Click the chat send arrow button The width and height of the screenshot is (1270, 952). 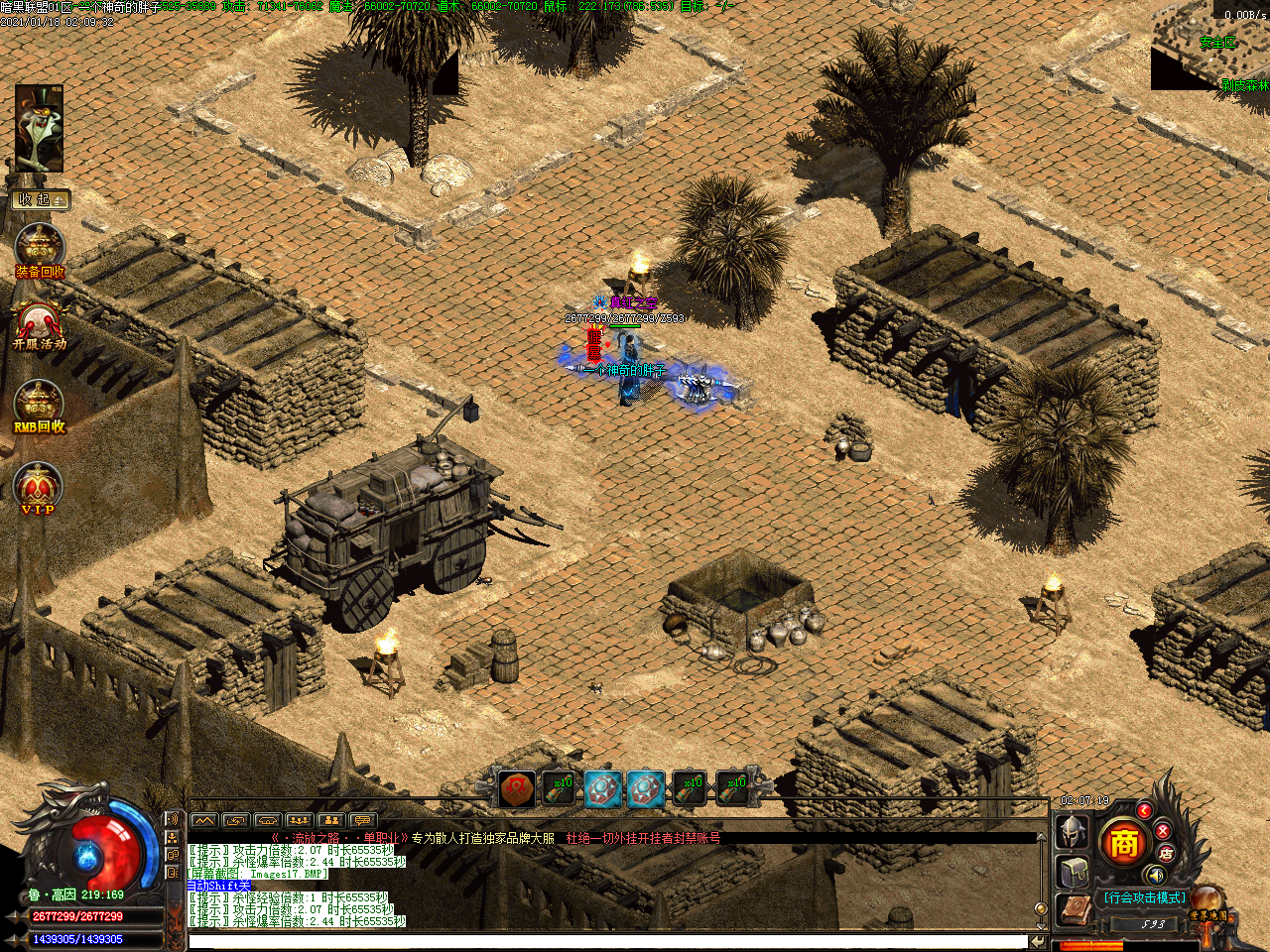(x=1038, y=941)
